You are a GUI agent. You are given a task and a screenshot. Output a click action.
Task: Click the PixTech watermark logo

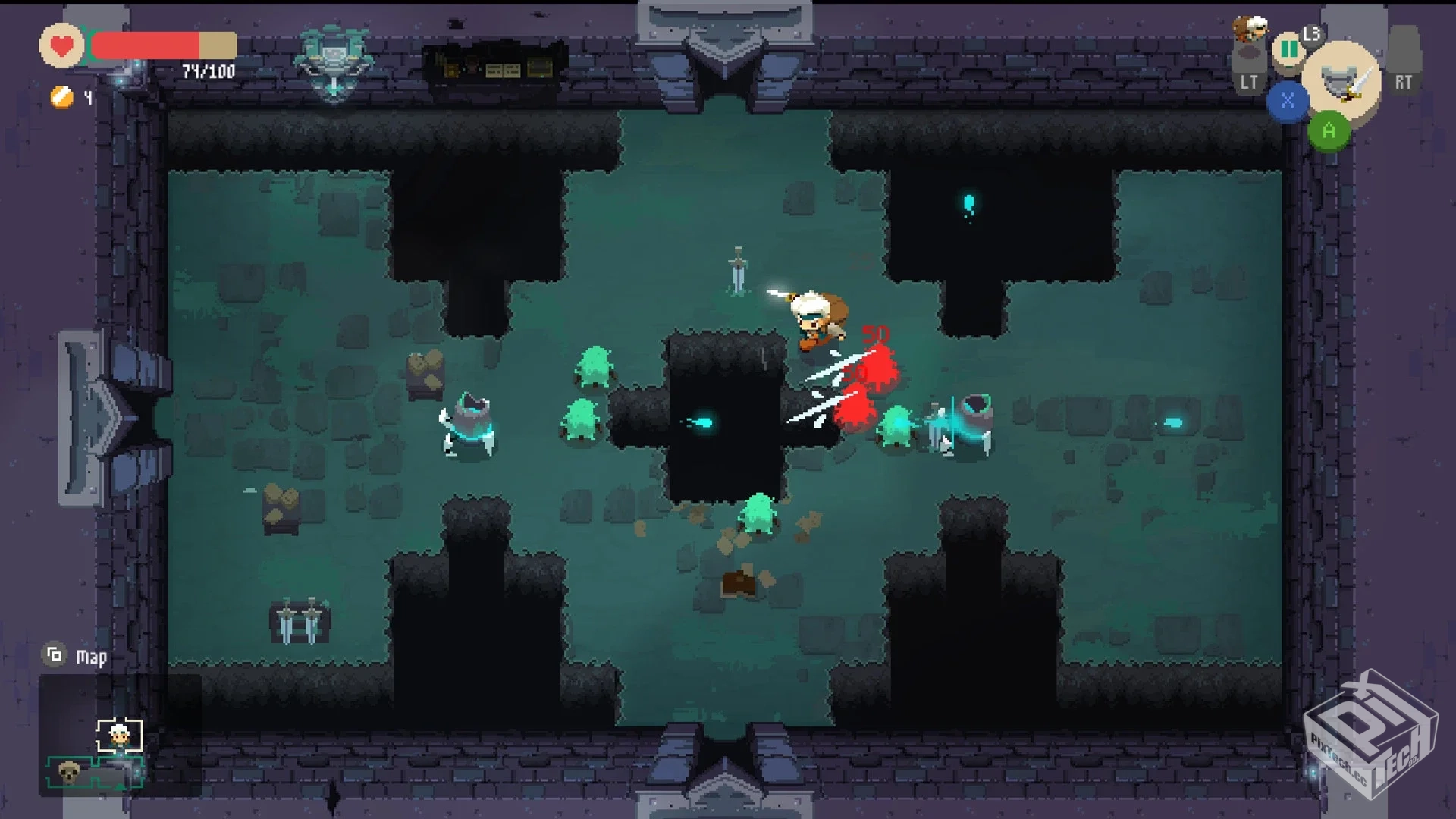(x=1370, y=733)
